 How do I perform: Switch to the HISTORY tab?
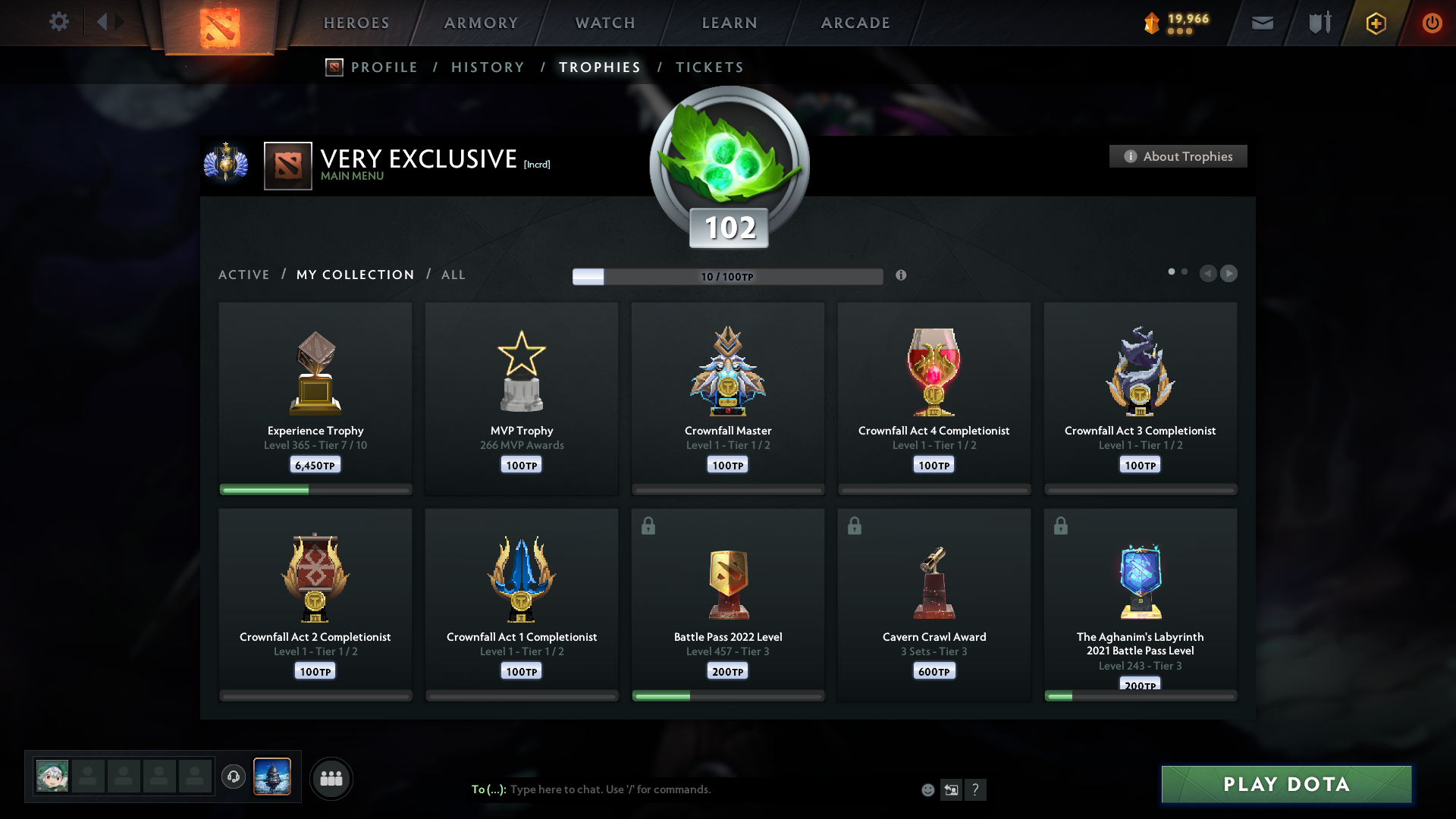(488, 67)
